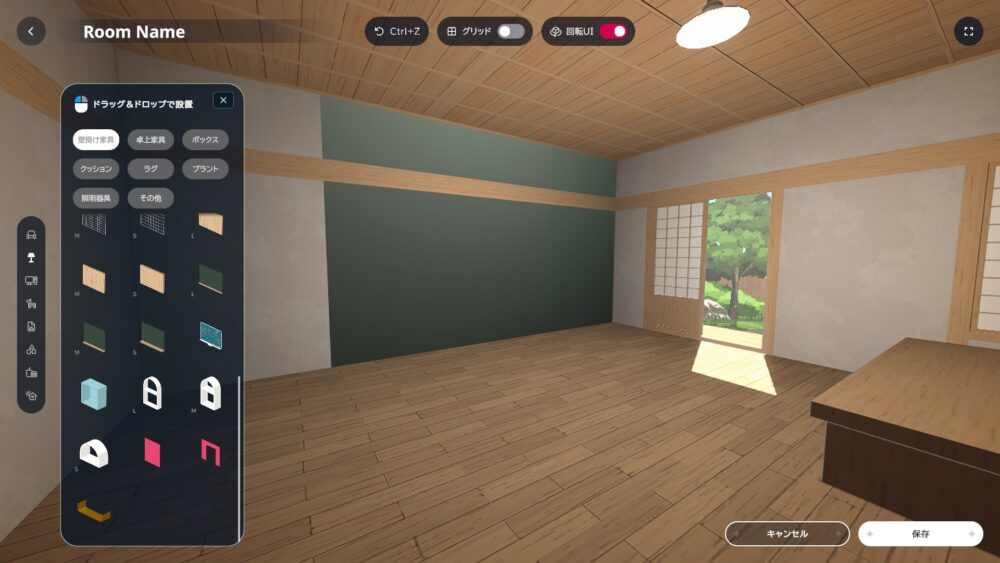Go back with the arrow button
1000x563 pixels.
tap(31, 32)
